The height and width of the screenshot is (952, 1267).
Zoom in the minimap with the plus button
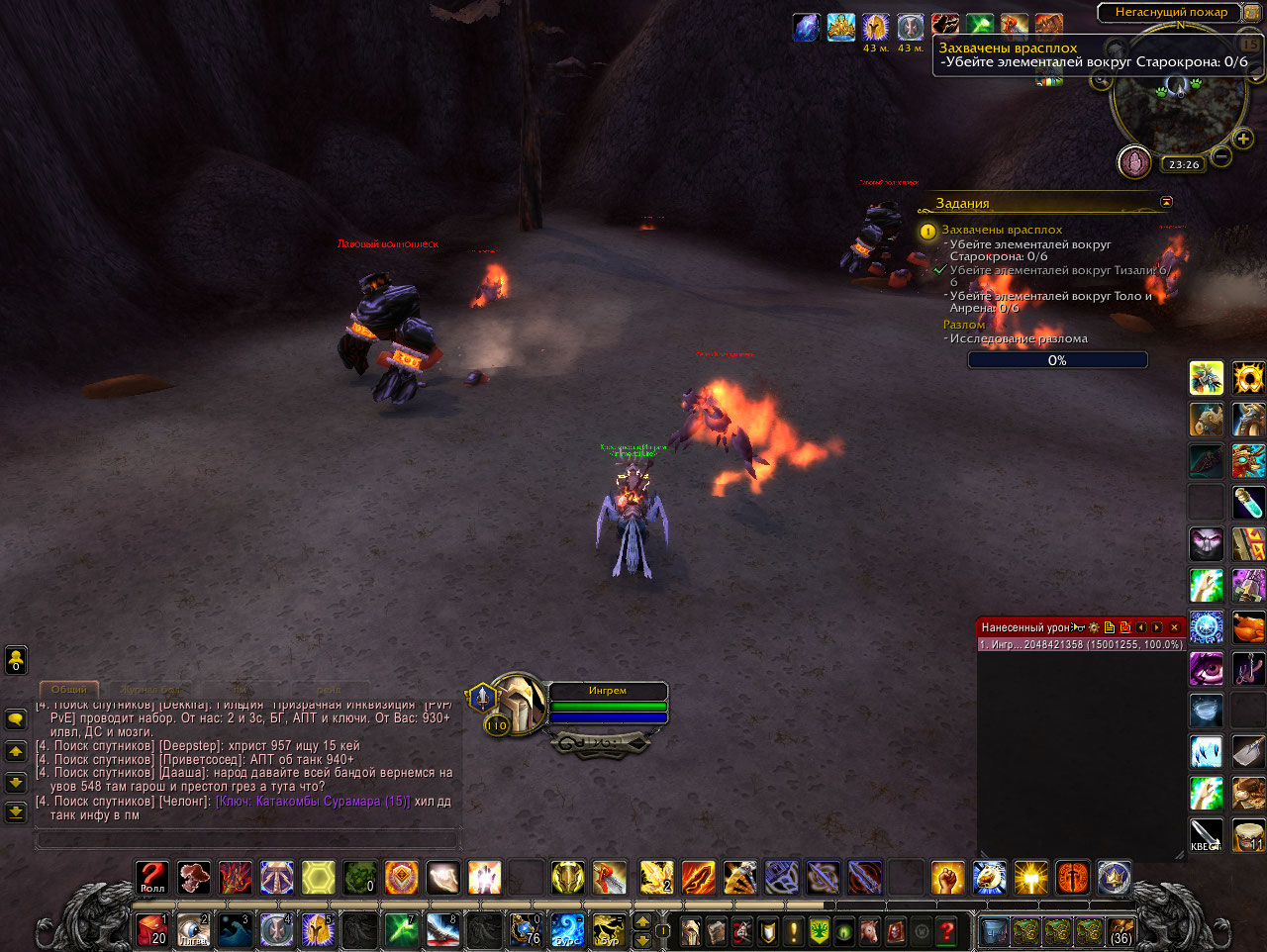pos(1243,139)
